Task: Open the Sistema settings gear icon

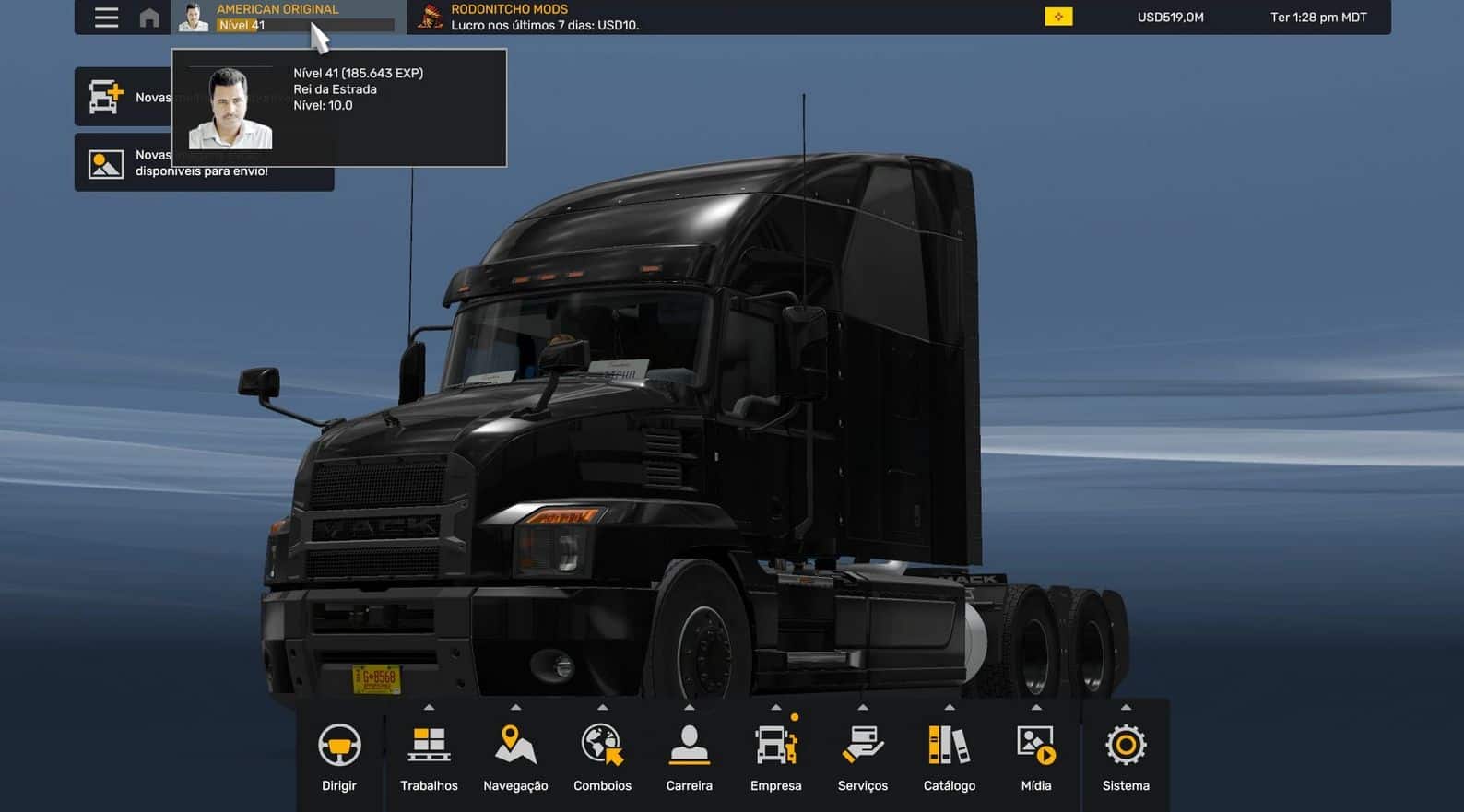Action: [1125, 743]
